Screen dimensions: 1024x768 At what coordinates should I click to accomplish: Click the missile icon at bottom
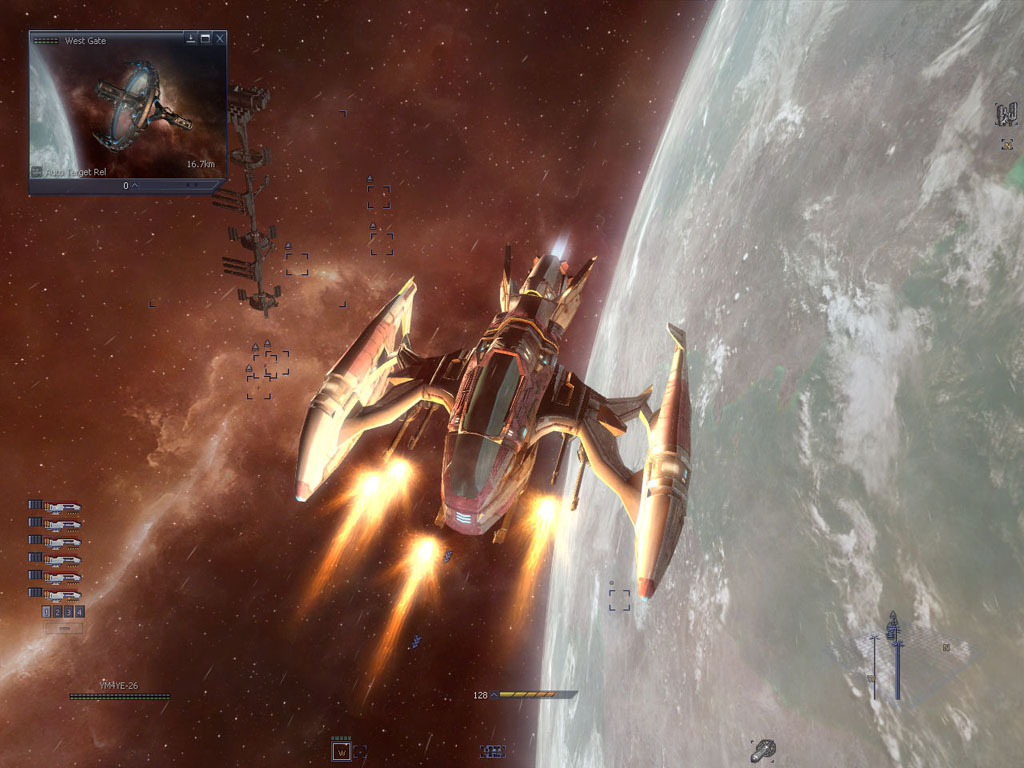pyautogui.click(x=763, y=749)
